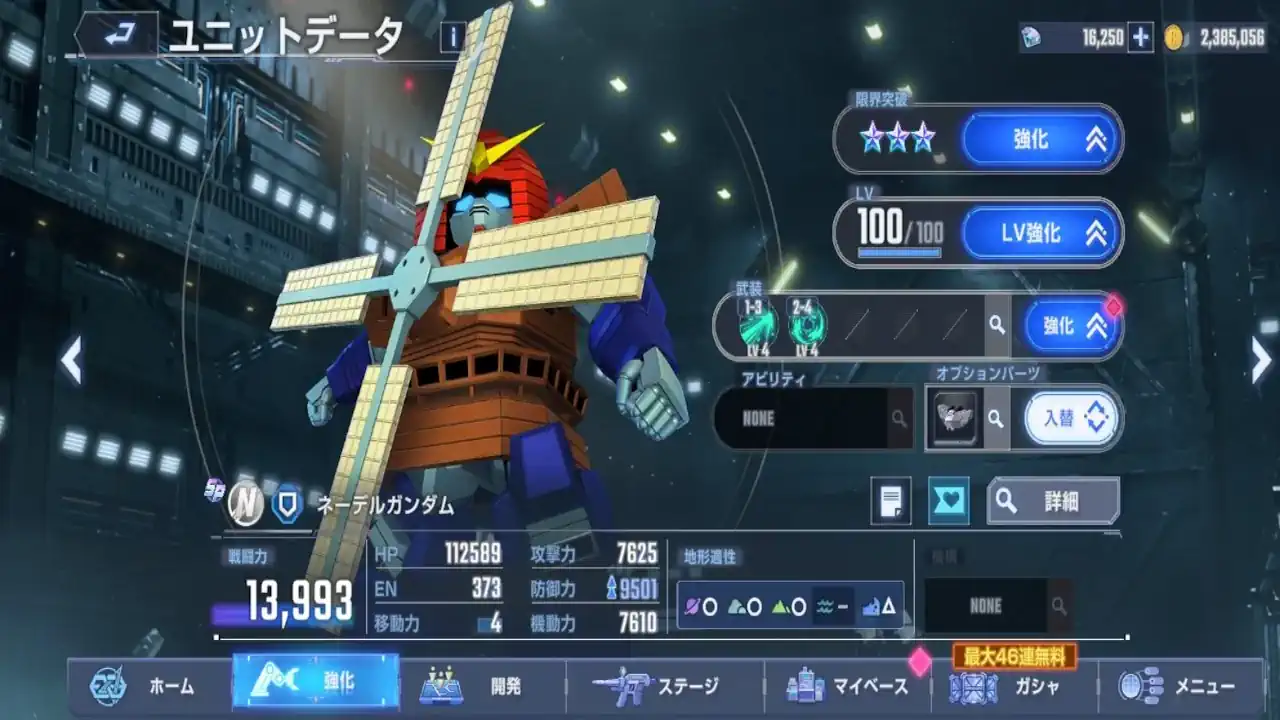Viewport: 1280px width, 720px height.
Task: Click the LV experience progress bar
Action: click(x=897, y=251)
